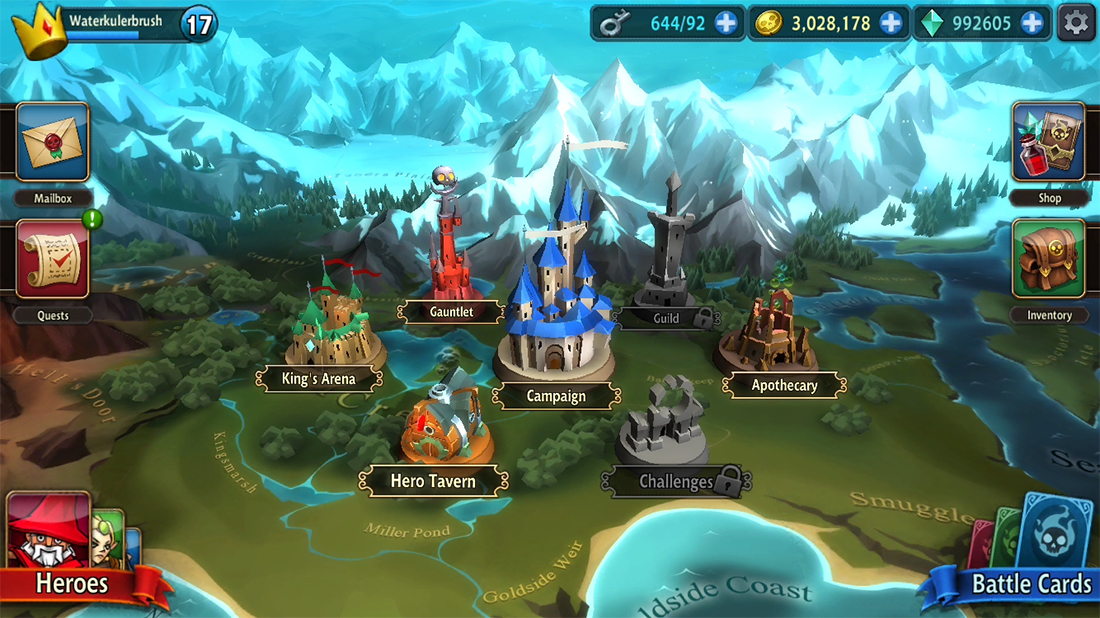Open the Mailbox envelope icon

pyautogui.click(x=53, y=143)
